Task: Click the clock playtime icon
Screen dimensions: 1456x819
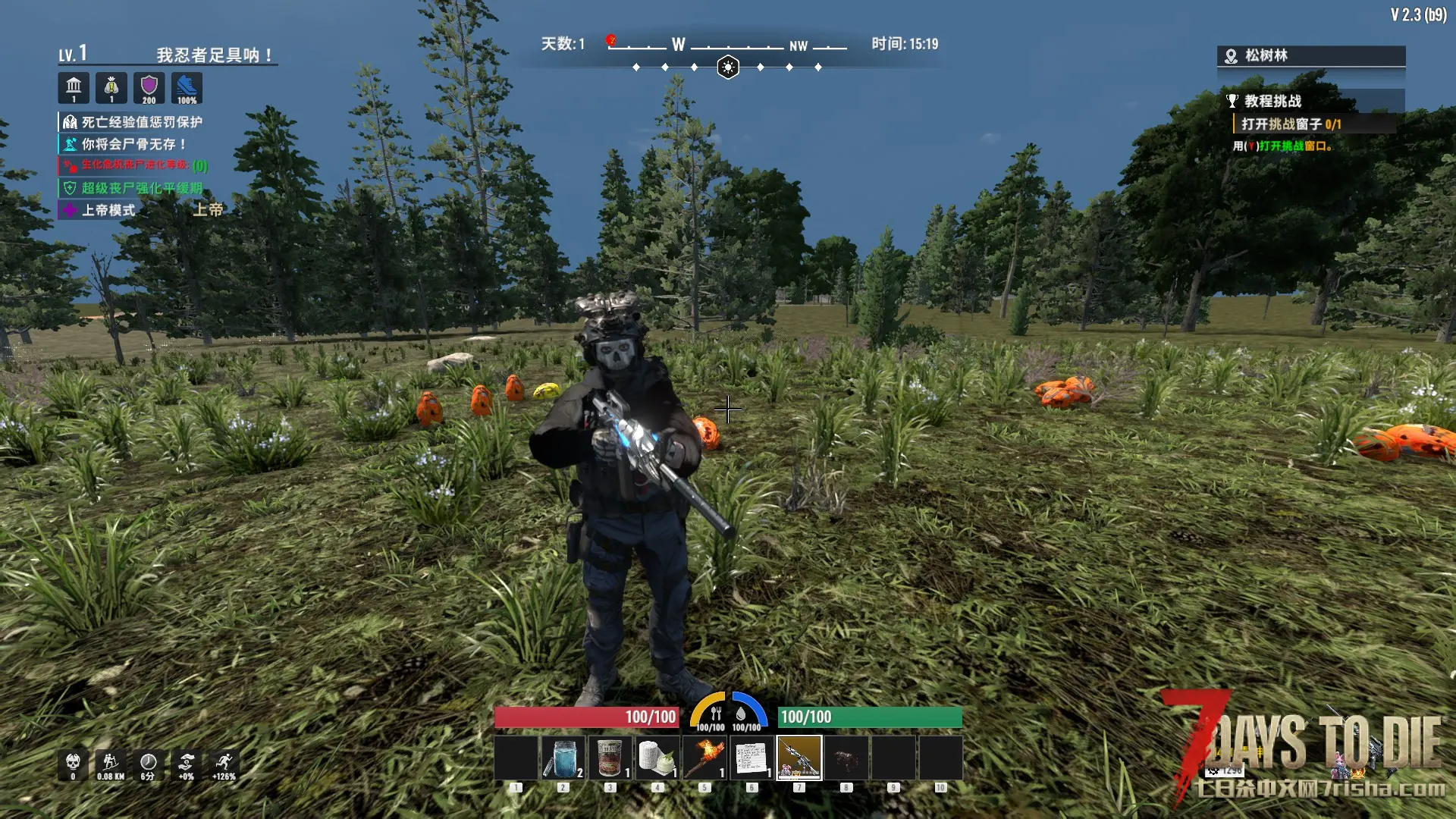Action: [x=148, y=764]
